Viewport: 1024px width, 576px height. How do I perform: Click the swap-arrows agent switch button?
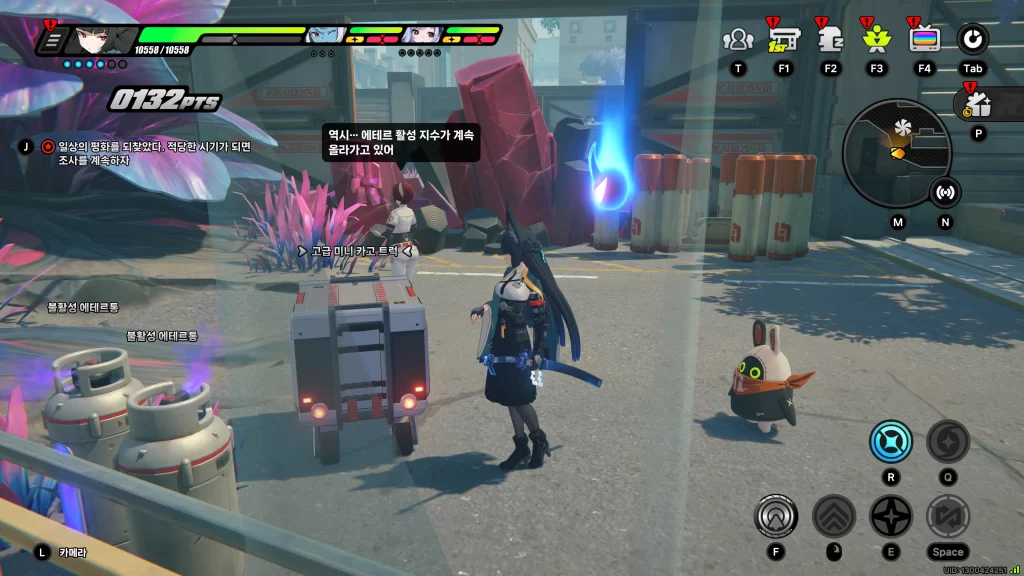click(947, 516)
